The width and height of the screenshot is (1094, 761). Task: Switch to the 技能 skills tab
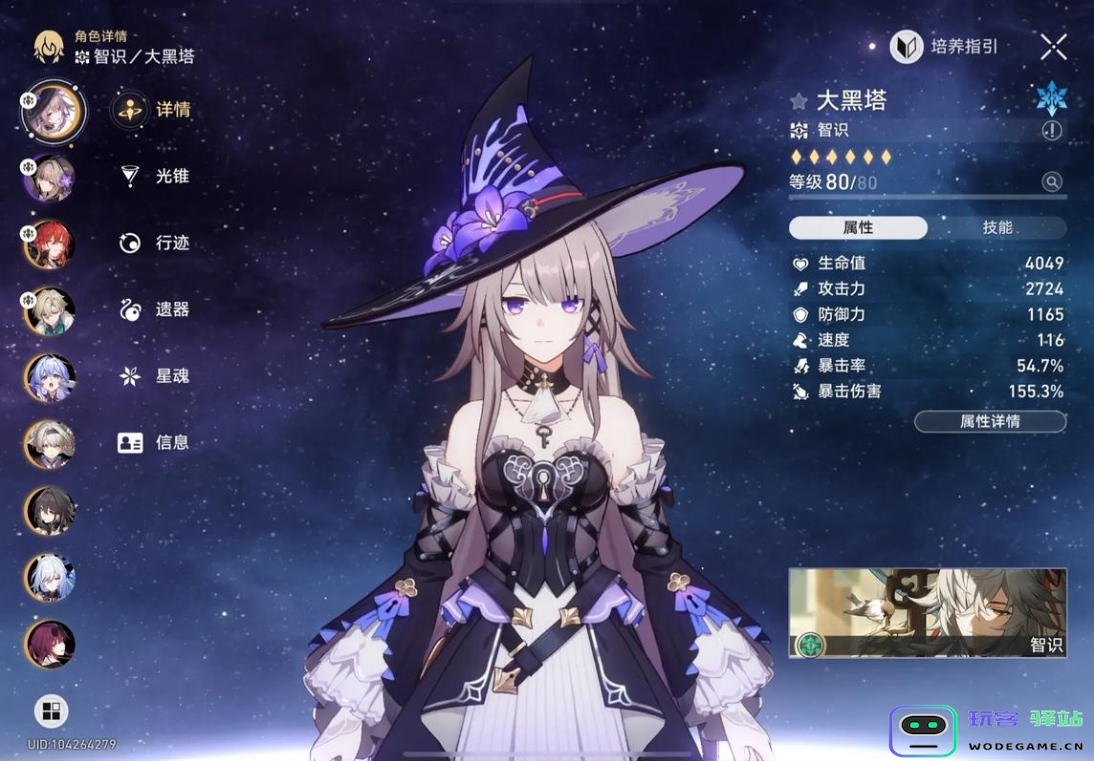[997, 228]
